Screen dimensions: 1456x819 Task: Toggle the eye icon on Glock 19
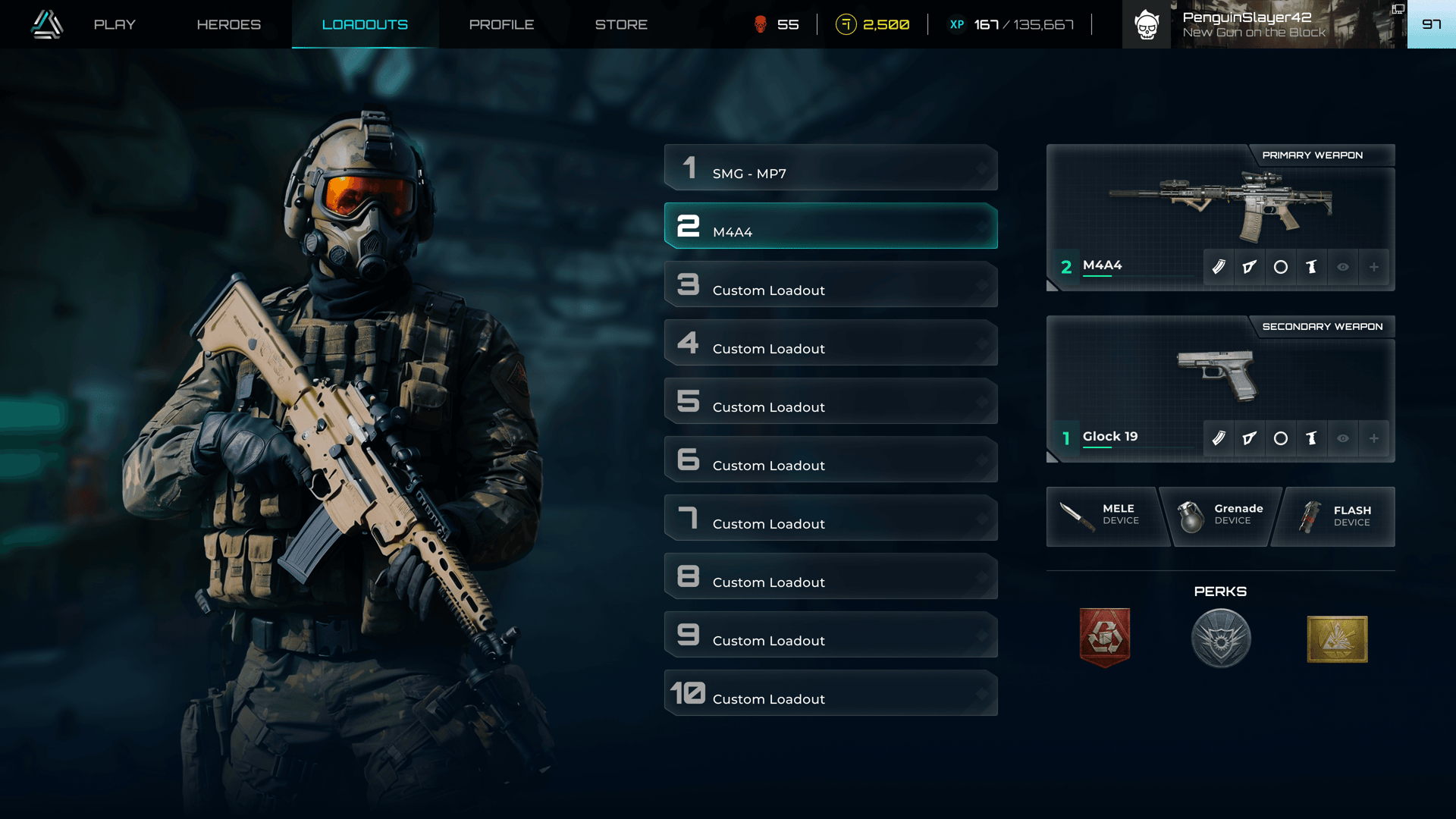1343,438
